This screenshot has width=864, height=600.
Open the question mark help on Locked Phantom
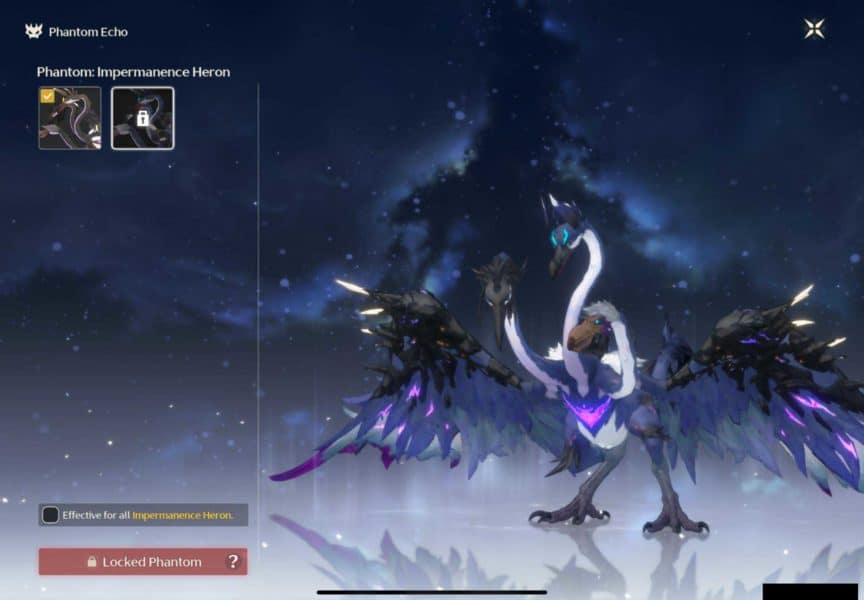[x=233, y=562]
